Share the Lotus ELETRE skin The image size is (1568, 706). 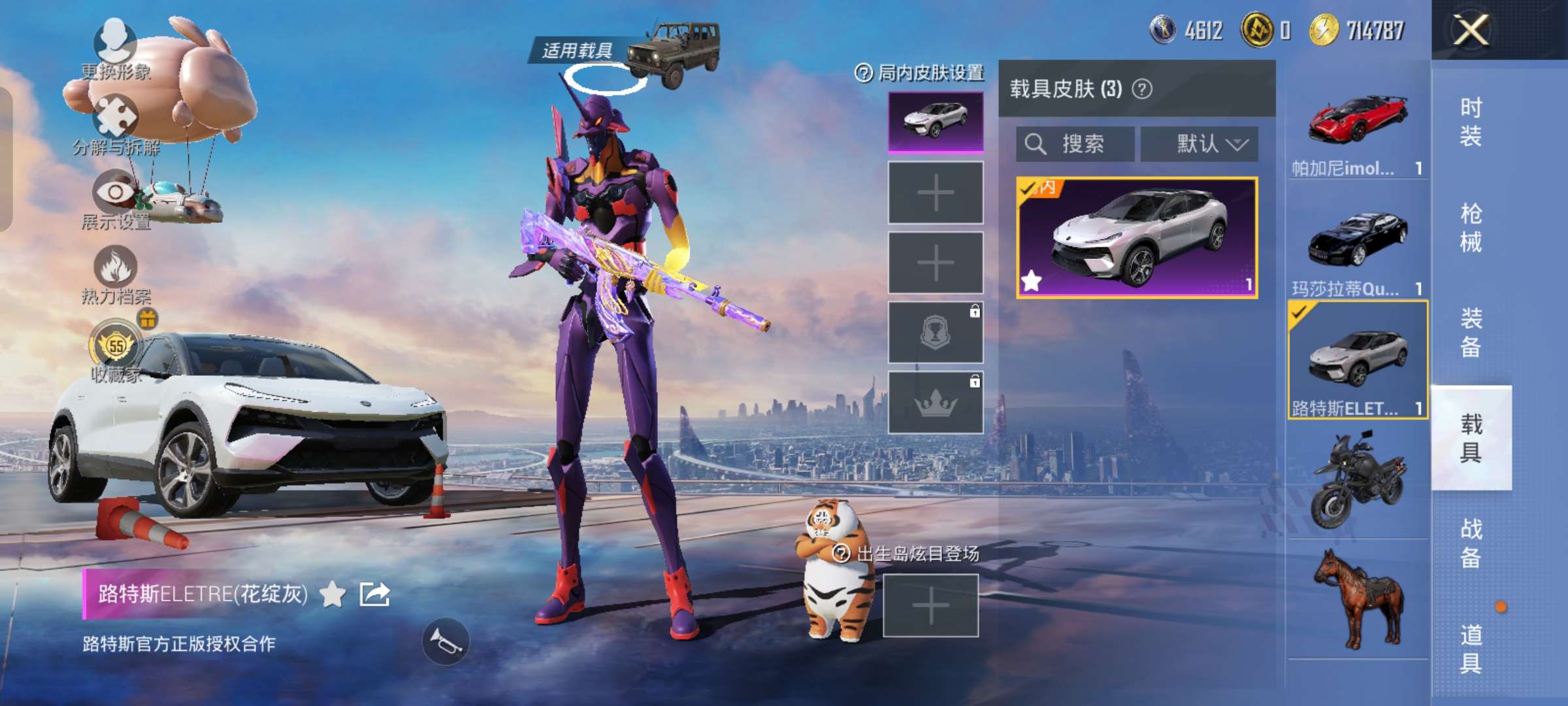point(375,594)
